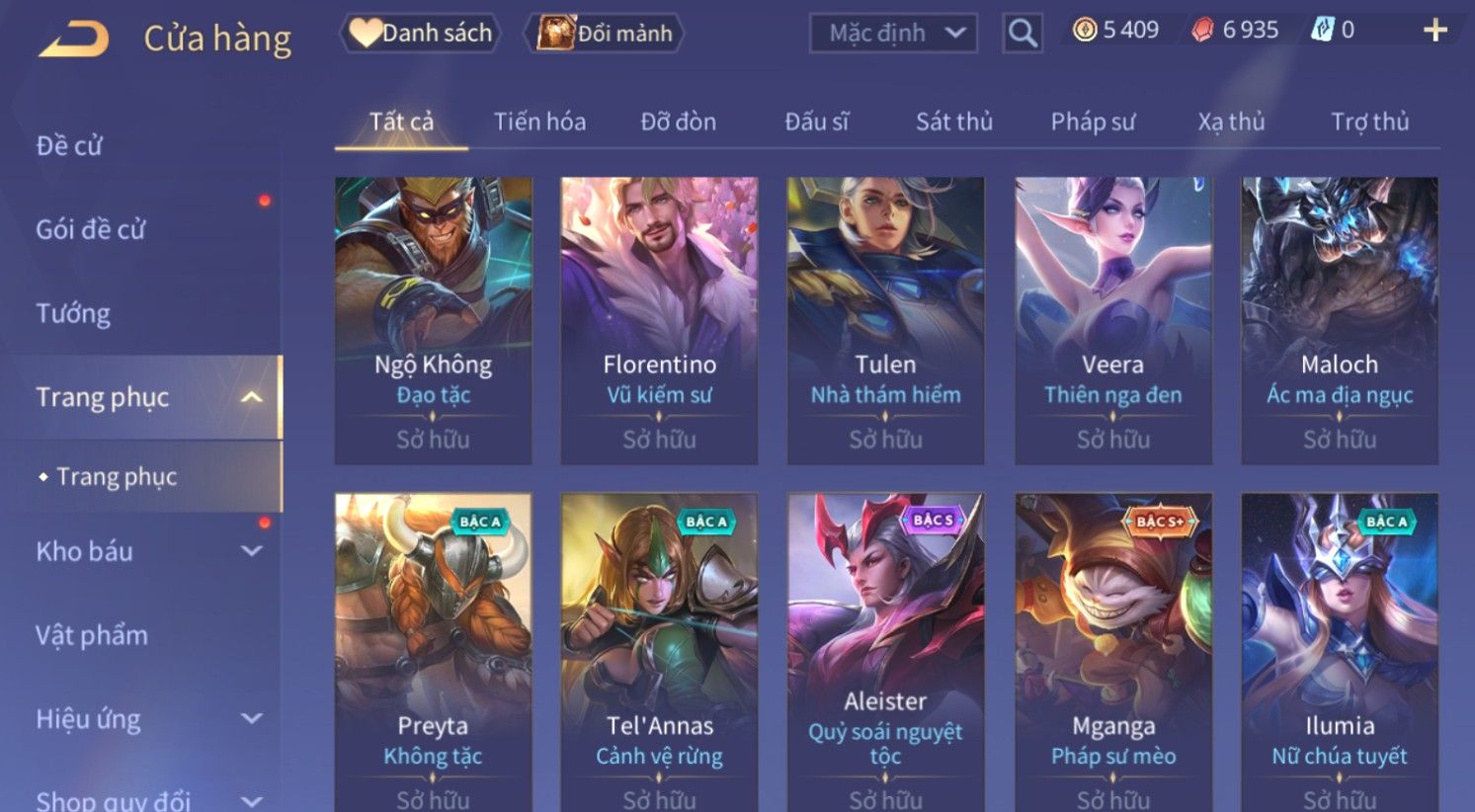Select the Florentino Vũ kiếm sư skin
1475x812 pixels.
point(659,320)
